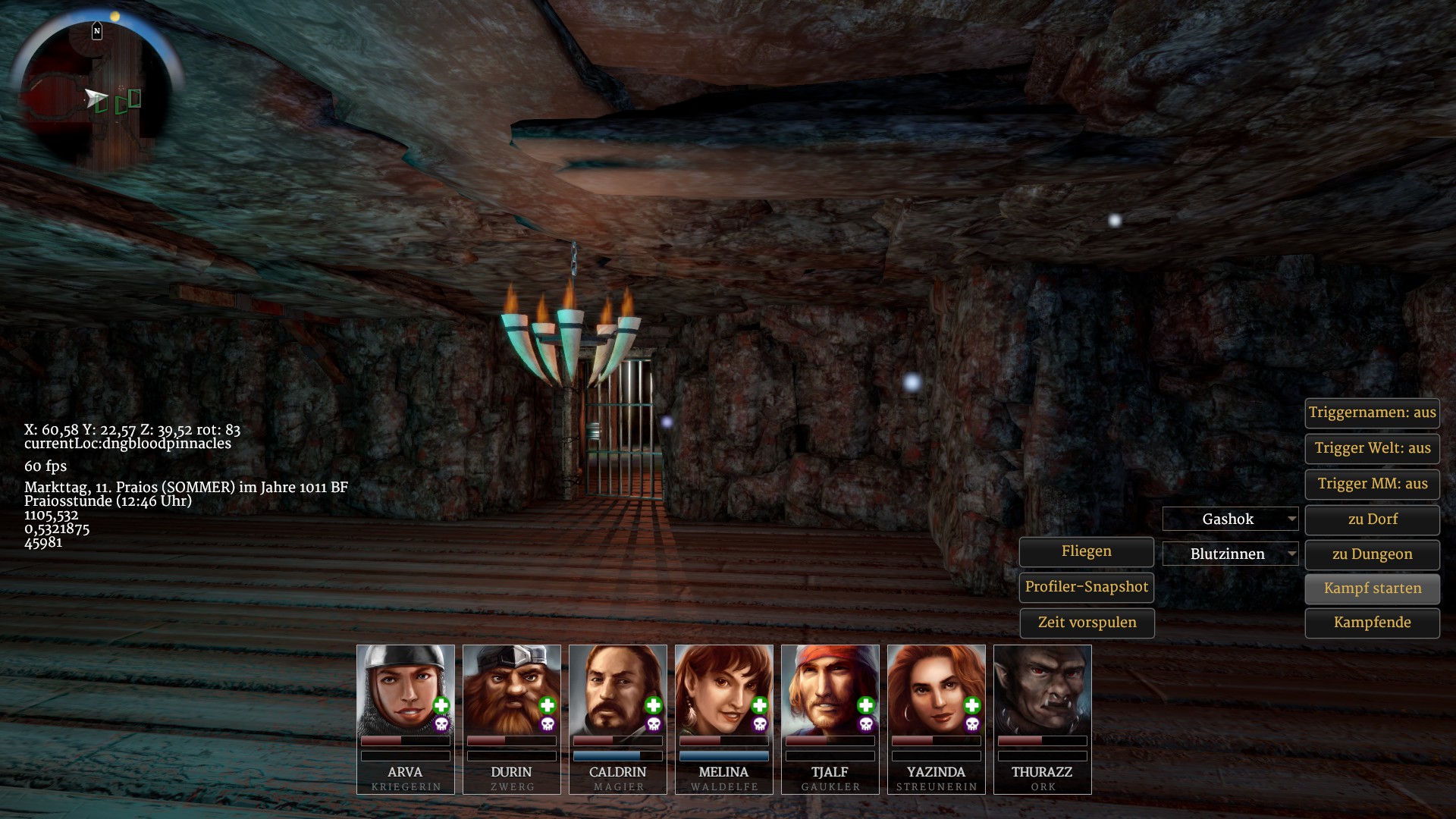Choose Caldrin the Magier portrait

(618, 690)
